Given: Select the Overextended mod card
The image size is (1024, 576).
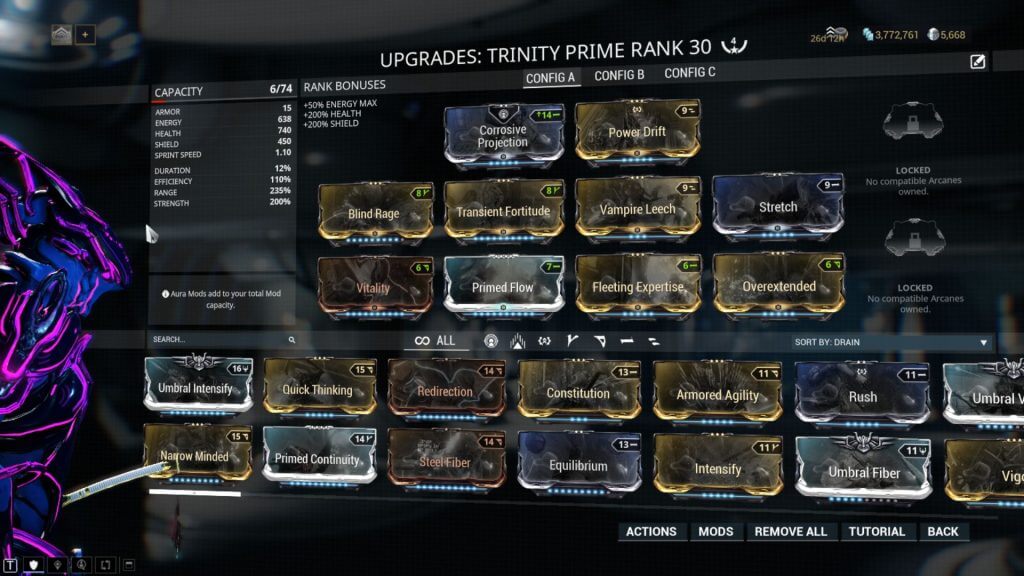Looking at the screenshot, I should [x=777, y=286].
